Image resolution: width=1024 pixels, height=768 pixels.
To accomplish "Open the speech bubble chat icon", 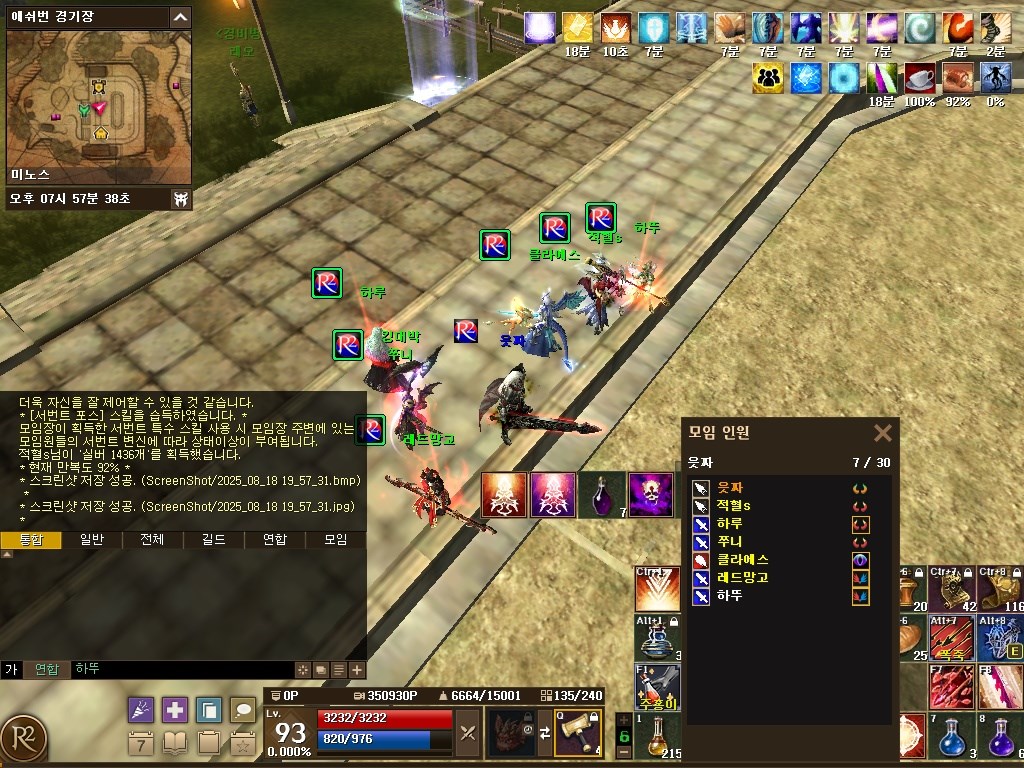I will pyautogui.click(x=243, y=710).
